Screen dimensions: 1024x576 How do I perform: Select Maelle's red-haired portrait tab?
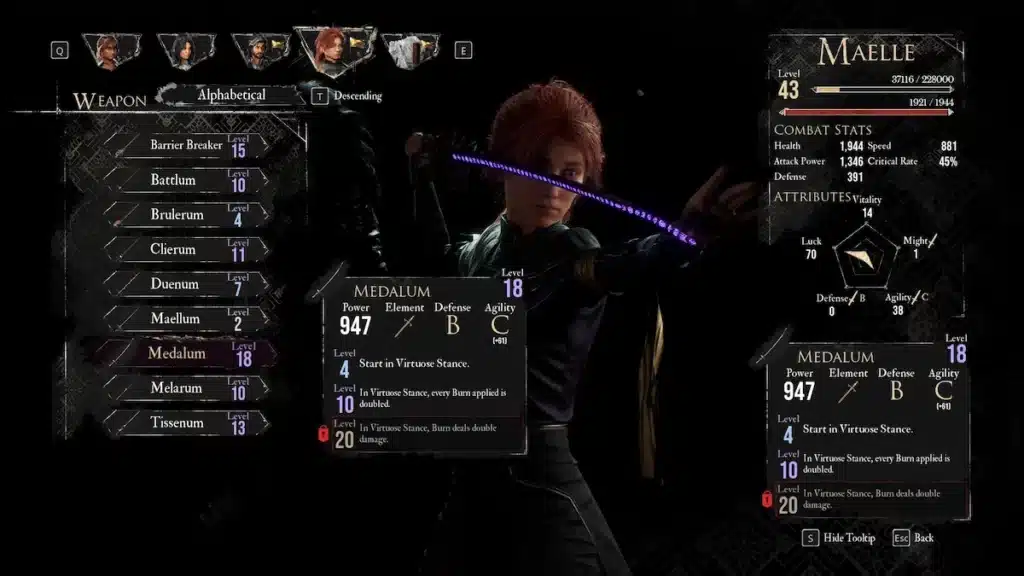(x=333, y=49)
